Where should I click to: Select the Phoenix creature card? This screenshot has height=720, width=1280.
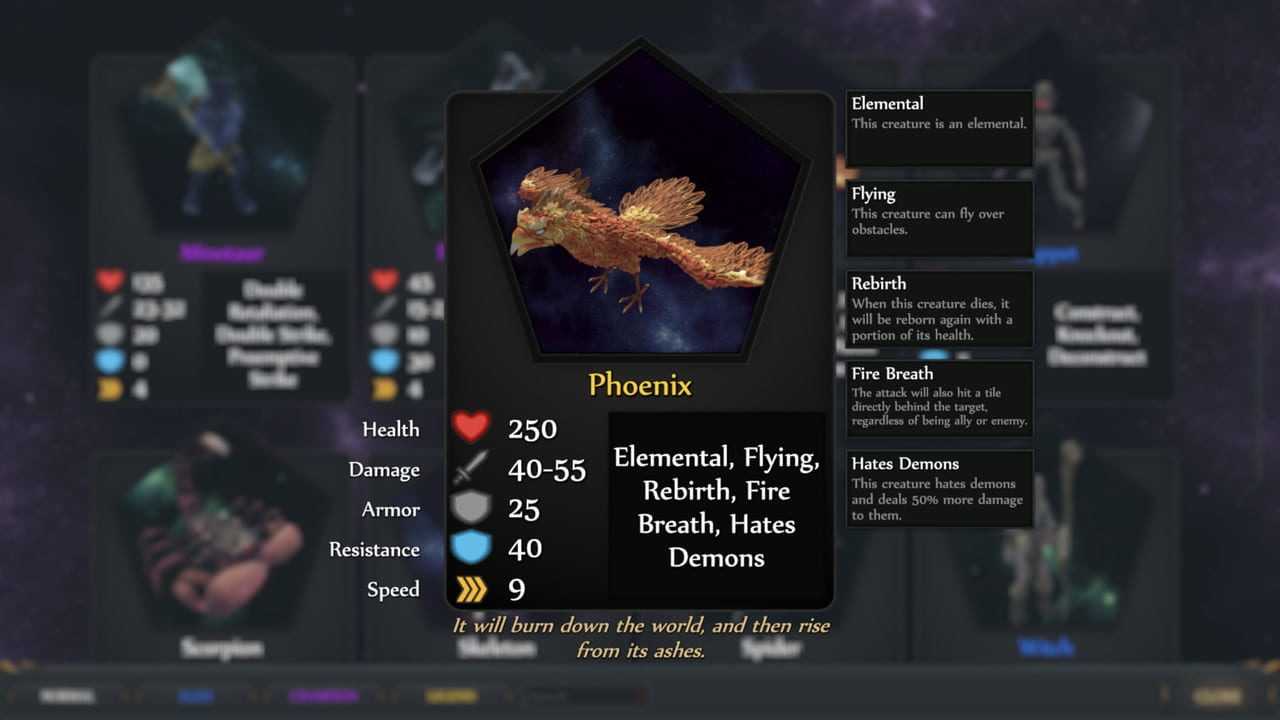(640, 230)
